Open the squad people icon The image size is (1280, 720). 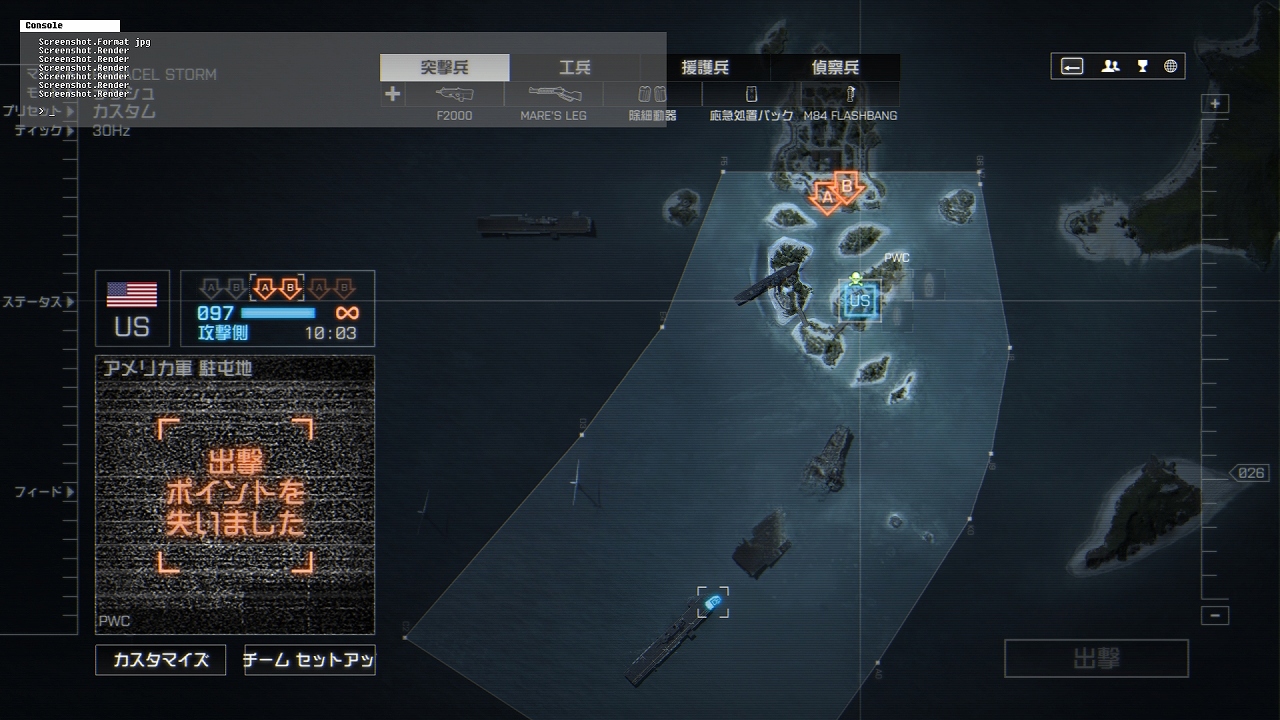point(1110,67)
